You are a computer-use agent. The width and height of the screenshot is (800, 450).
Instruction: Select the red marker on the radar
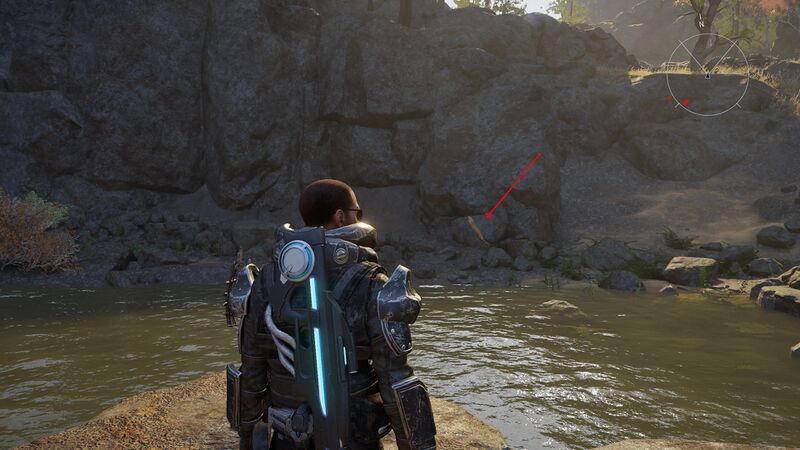[686, 102]
